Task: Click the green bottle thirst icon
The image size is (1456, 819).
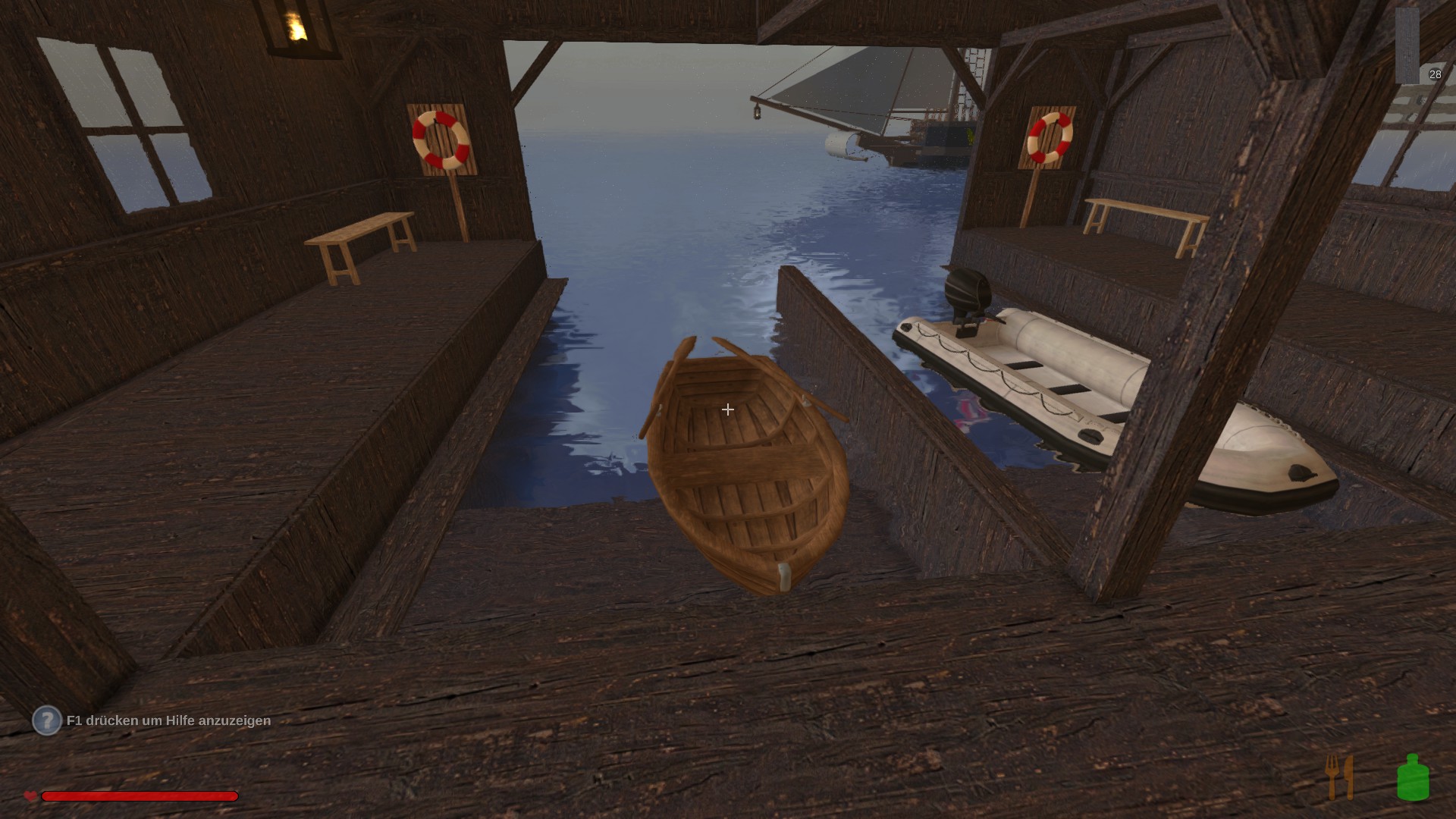Action: click(1413, 777)
